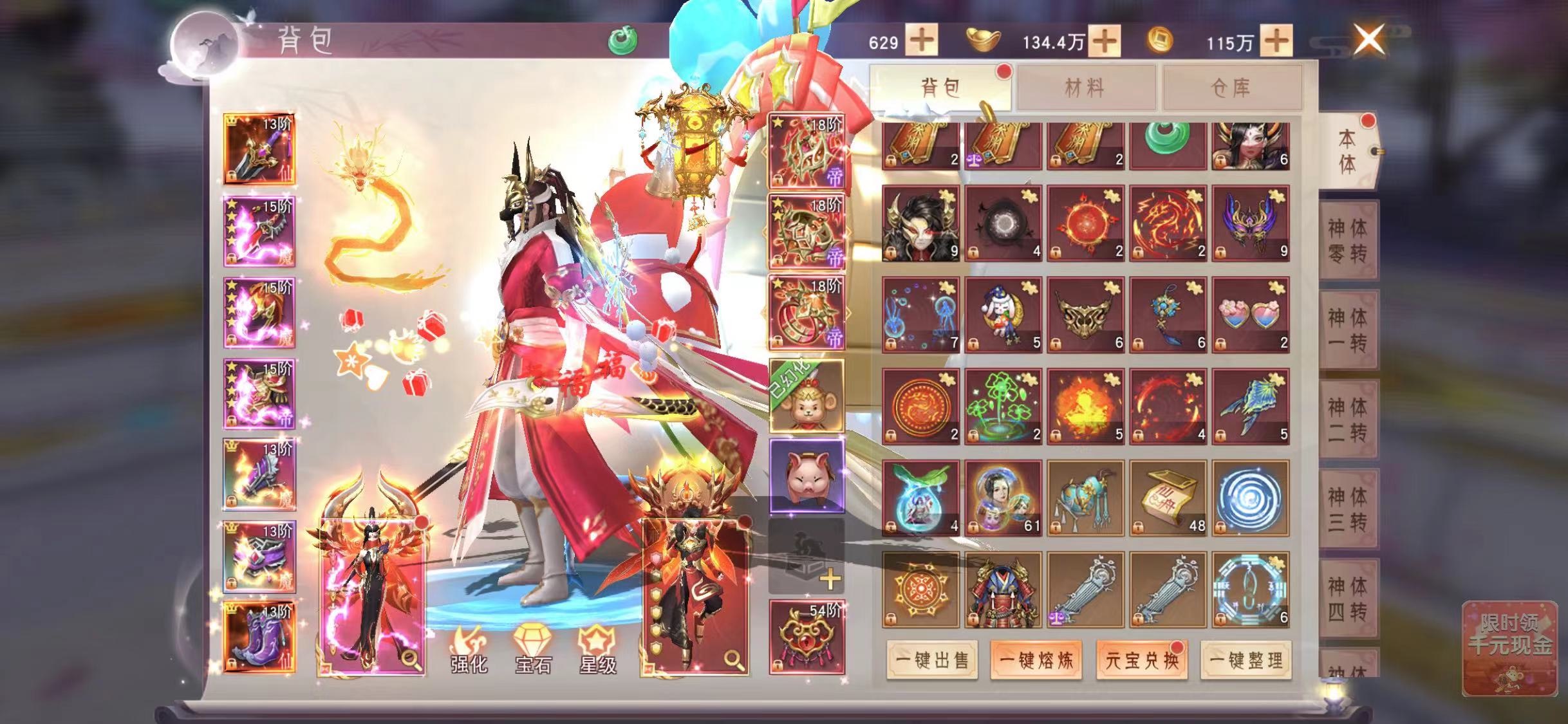
Task: Choose the blue spiral vortex item
Action: pyautogui.click(x=1251, y=498)
